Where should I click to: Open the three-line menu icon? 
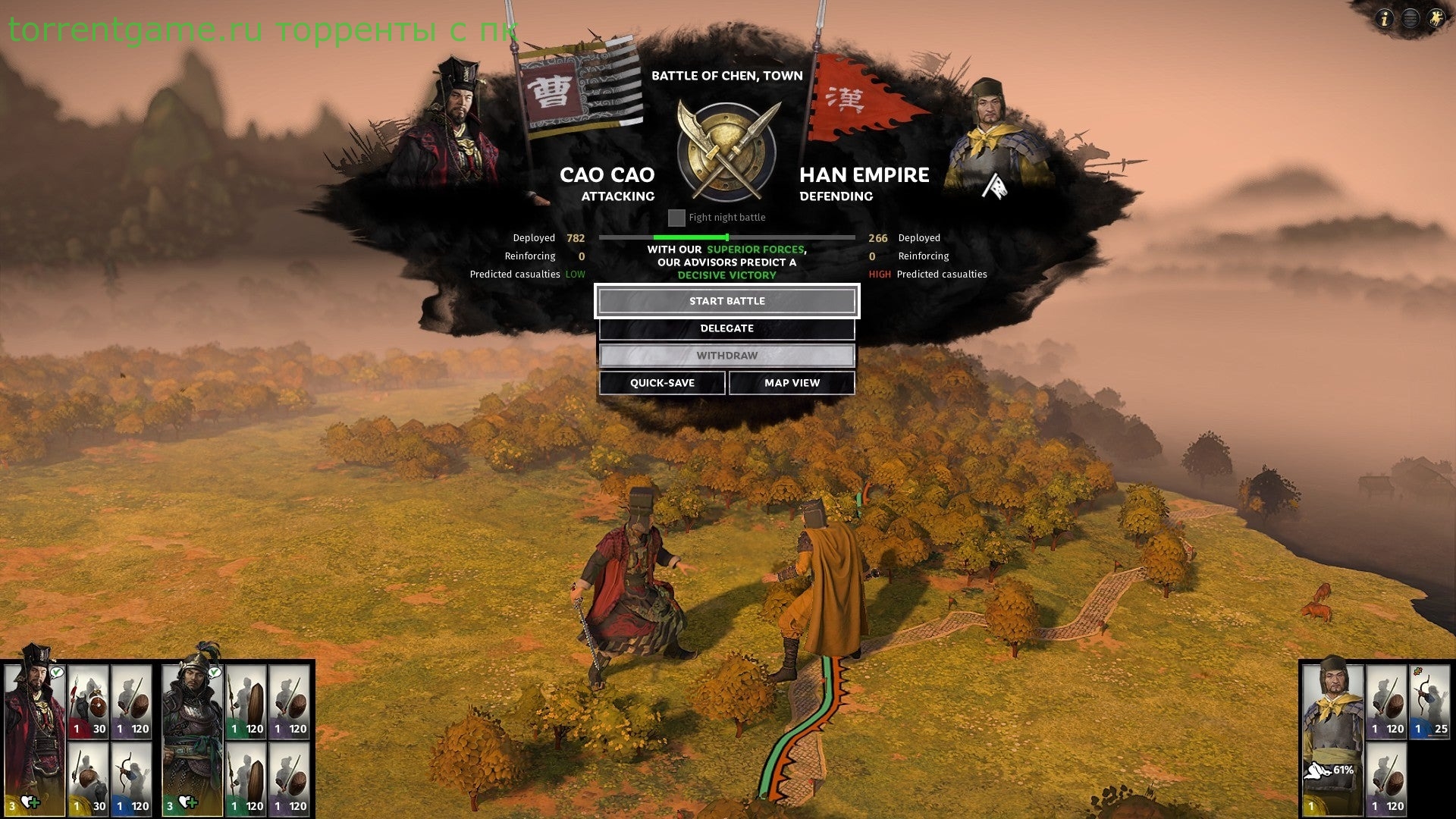click(x=1410, y=18)
